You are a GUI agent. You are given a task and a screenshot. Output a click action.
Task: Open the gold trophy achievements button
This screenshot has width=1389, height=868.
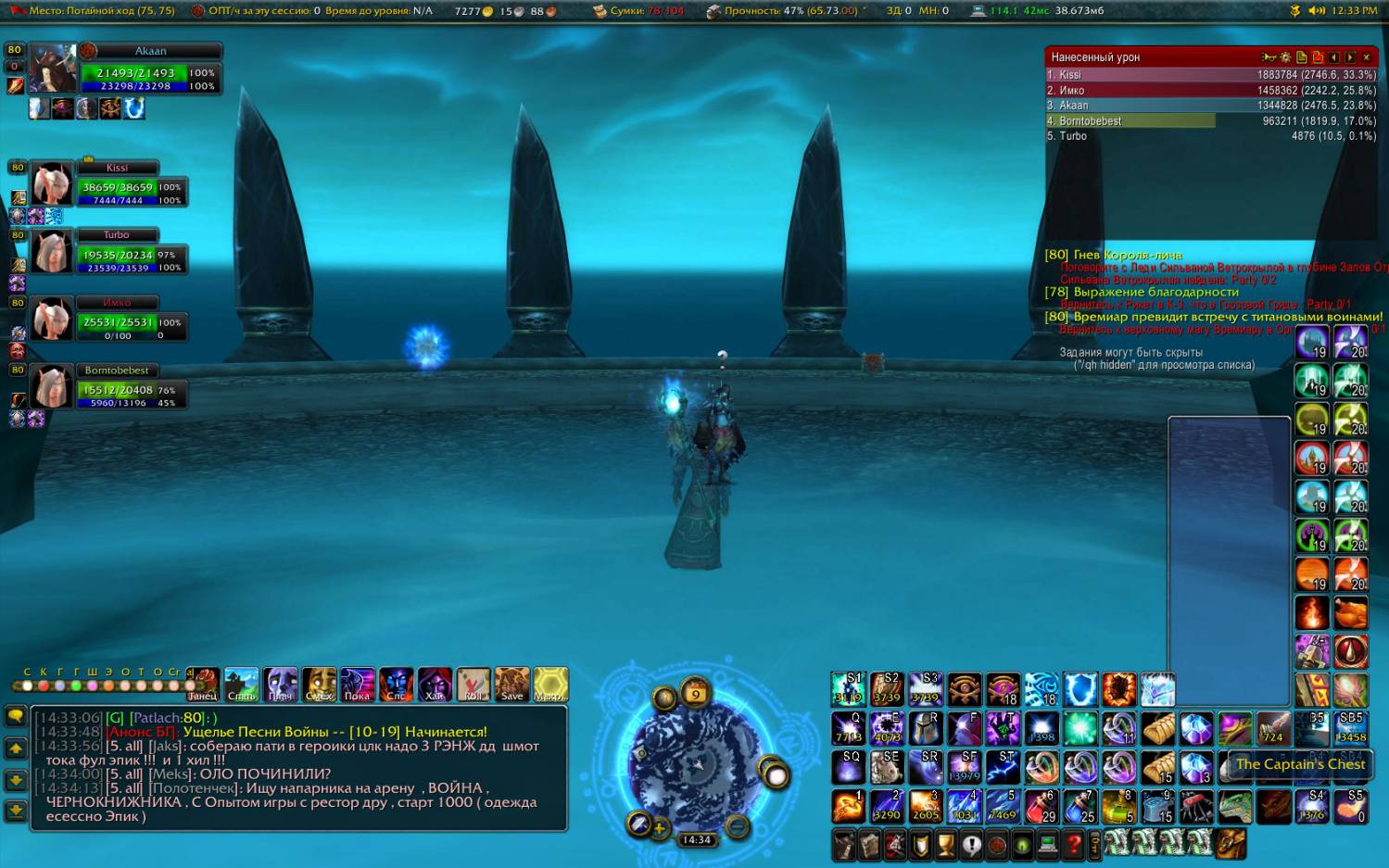tap(945, 845)
